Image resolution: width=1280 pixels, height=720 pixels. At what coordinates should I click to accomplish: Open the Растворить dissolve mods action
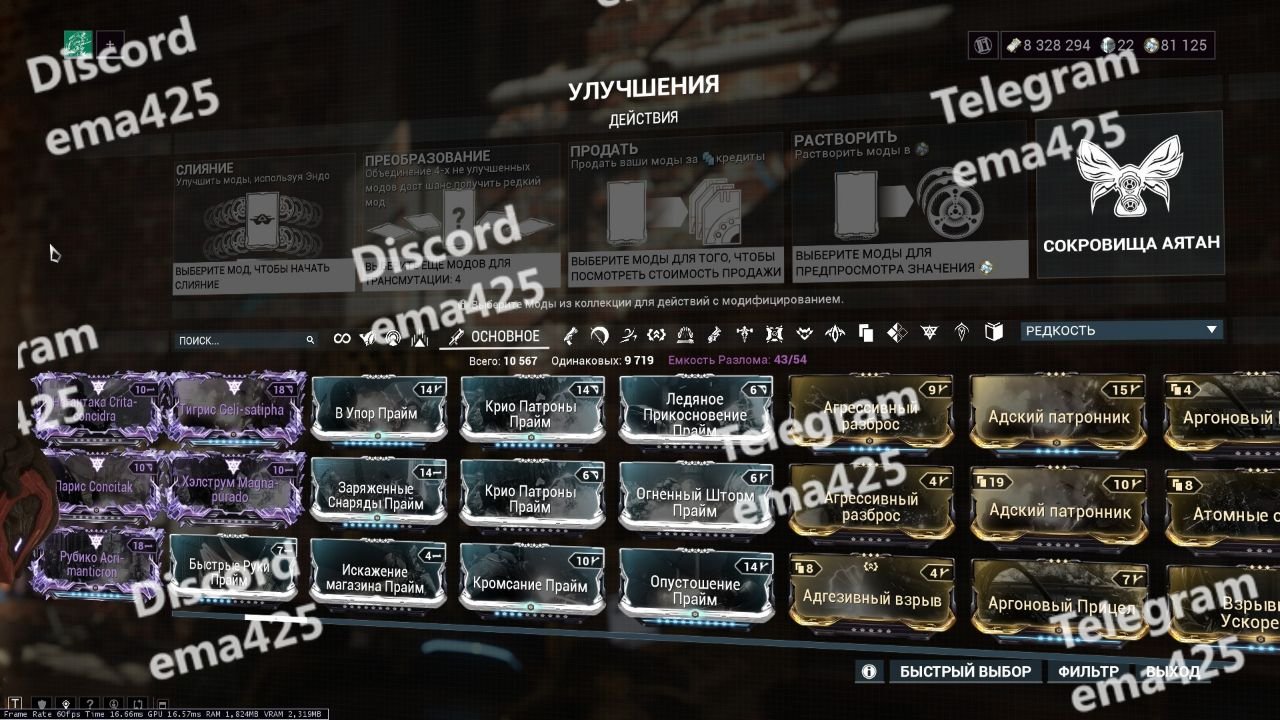(x=910, y=207)
